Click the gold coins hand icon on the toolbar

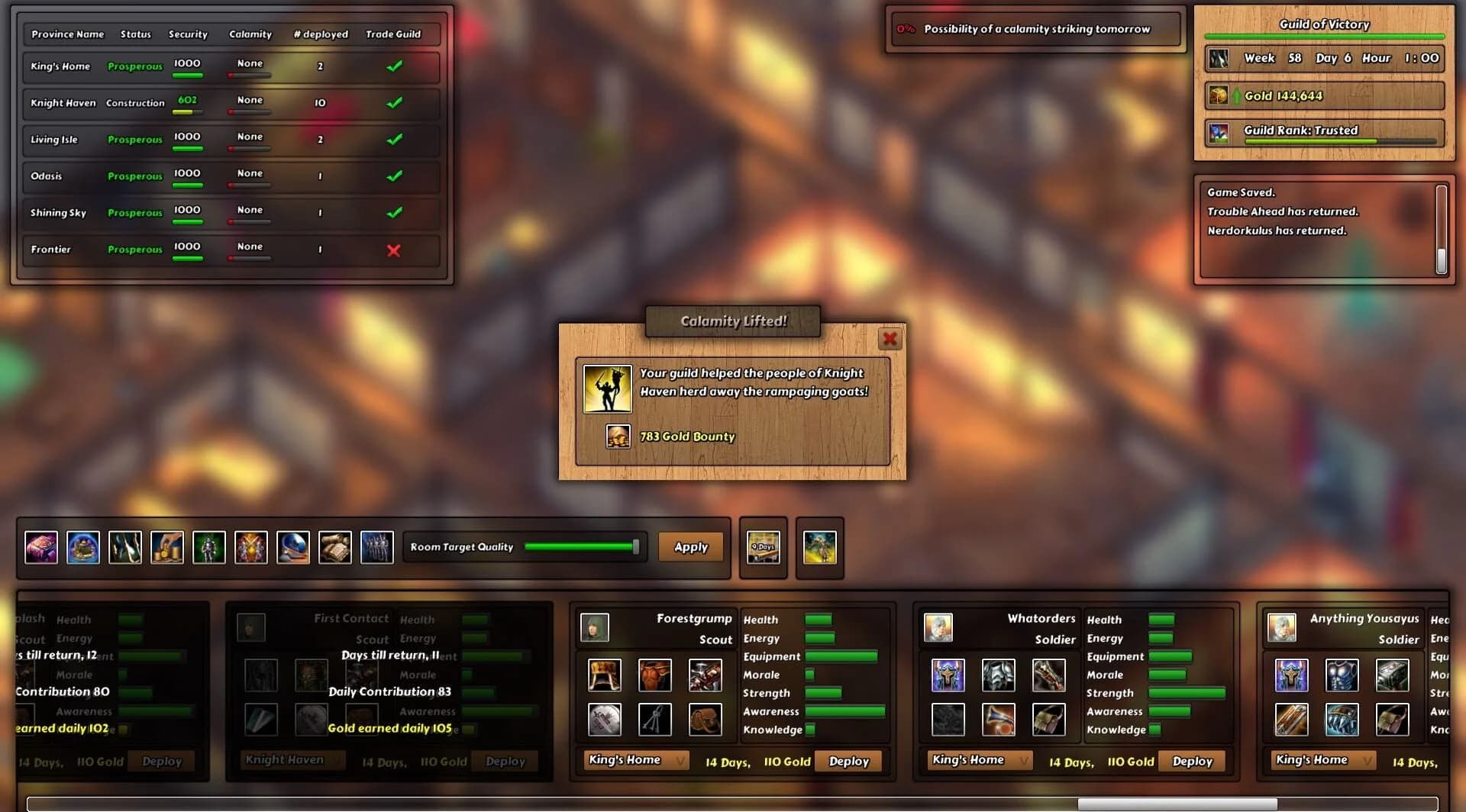click(x=167, y=546)
